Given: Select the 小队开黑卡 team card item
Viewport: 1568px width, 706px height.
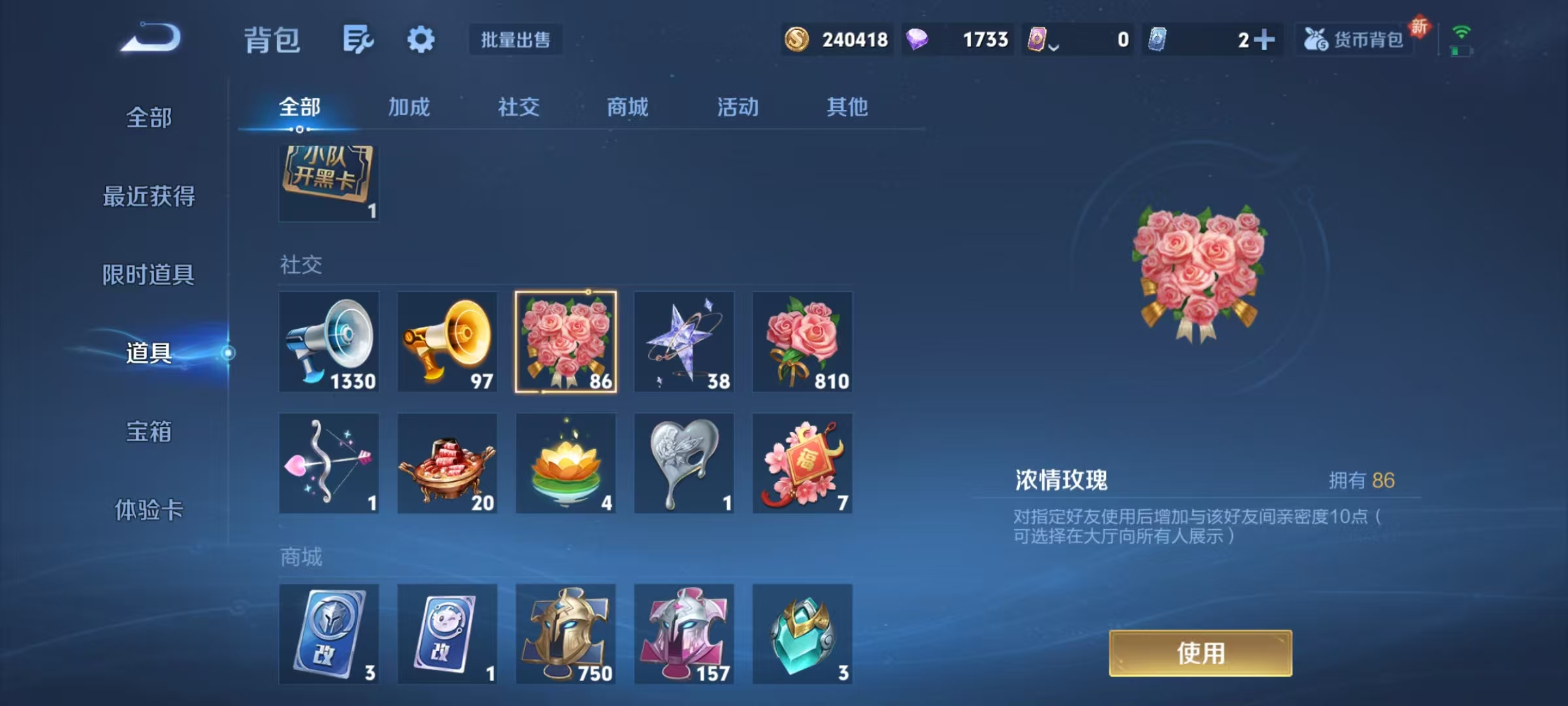Looking at the screenshot, I should [329, 182].
